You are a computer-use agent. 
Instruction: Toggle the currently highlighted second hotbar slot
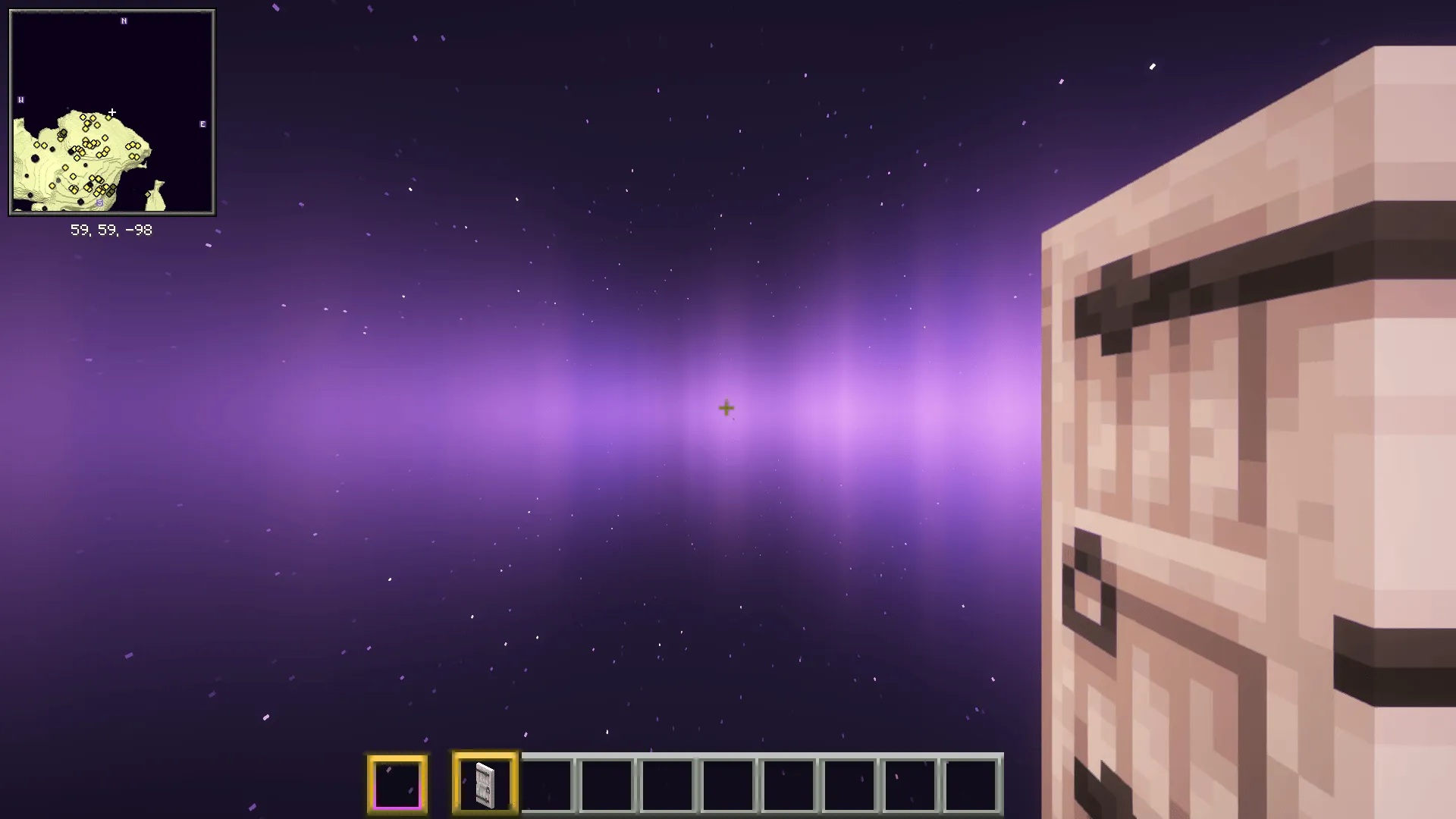coord(485,783)
